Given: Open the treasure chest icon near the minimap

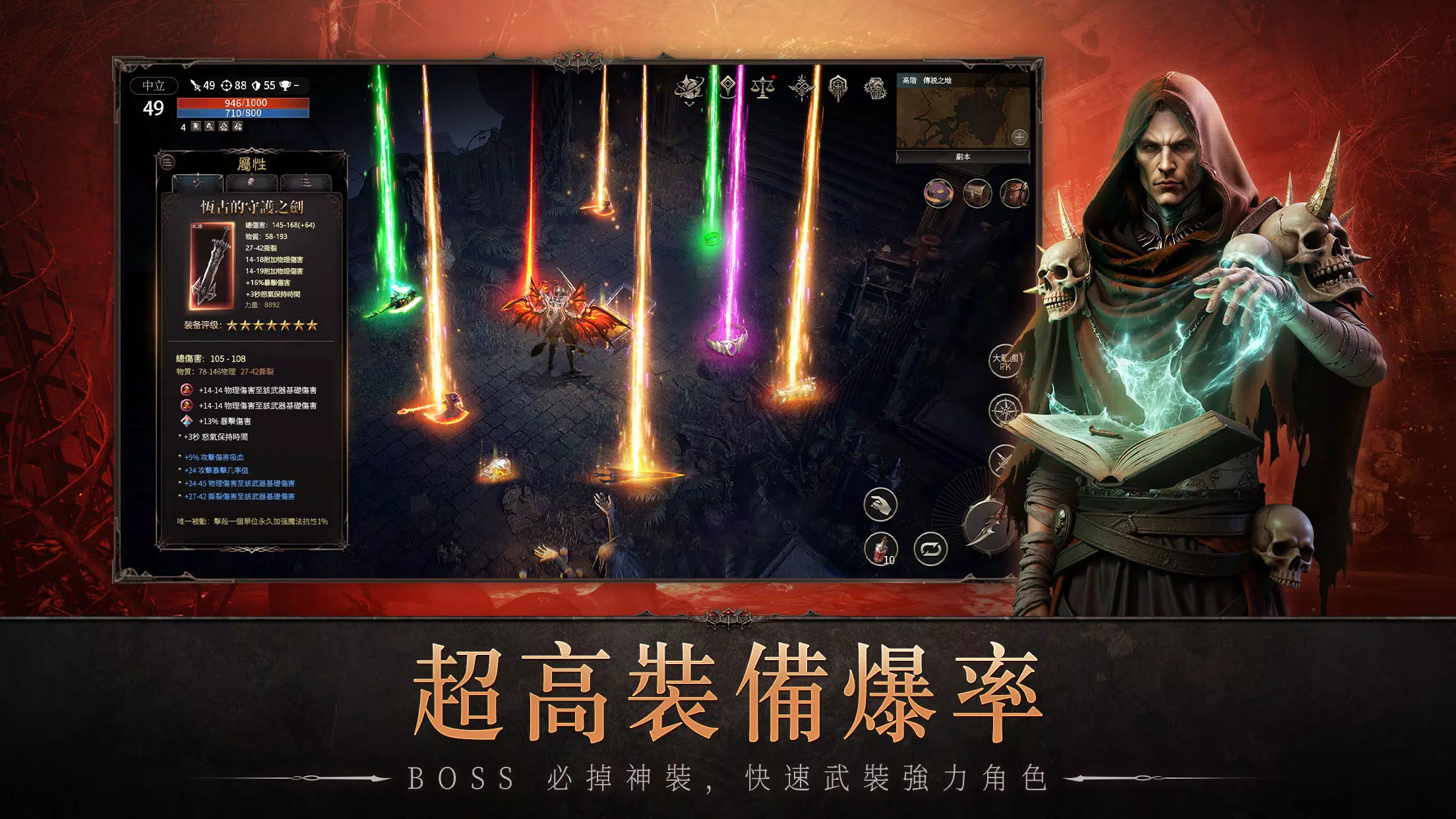Looking at the screenshot, I should pyautogui.click(x=977, y=195).
